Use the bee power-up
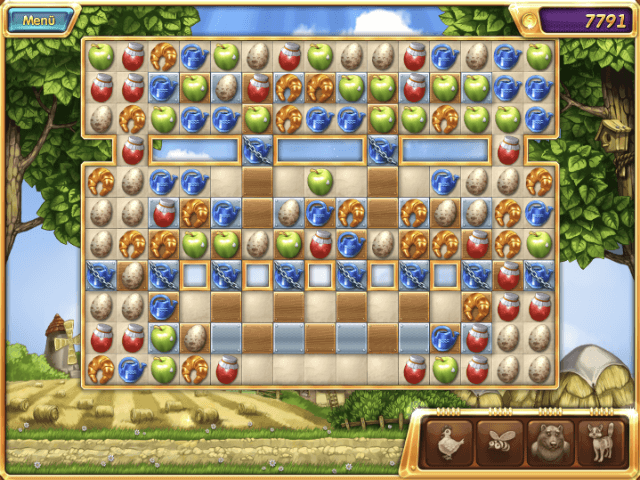Viewport: 640px width, 480px height. tap(500, 441)
